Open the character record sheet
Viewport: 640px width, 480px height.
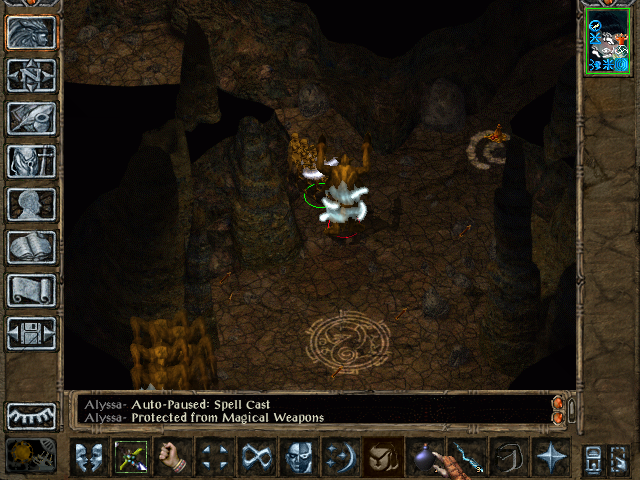pos(31,204)
